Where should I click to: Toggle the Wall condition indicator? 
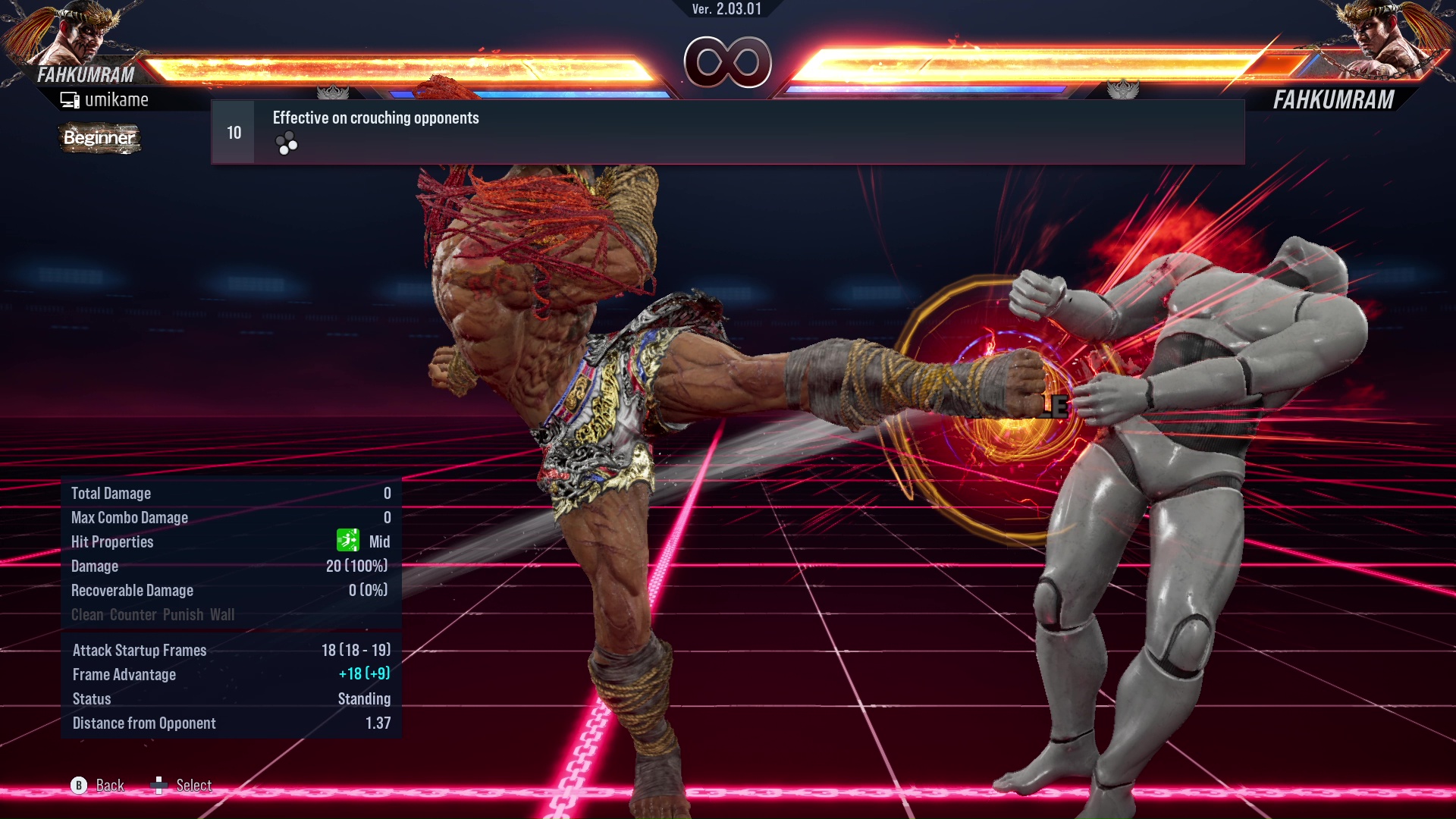coord(224,615)
